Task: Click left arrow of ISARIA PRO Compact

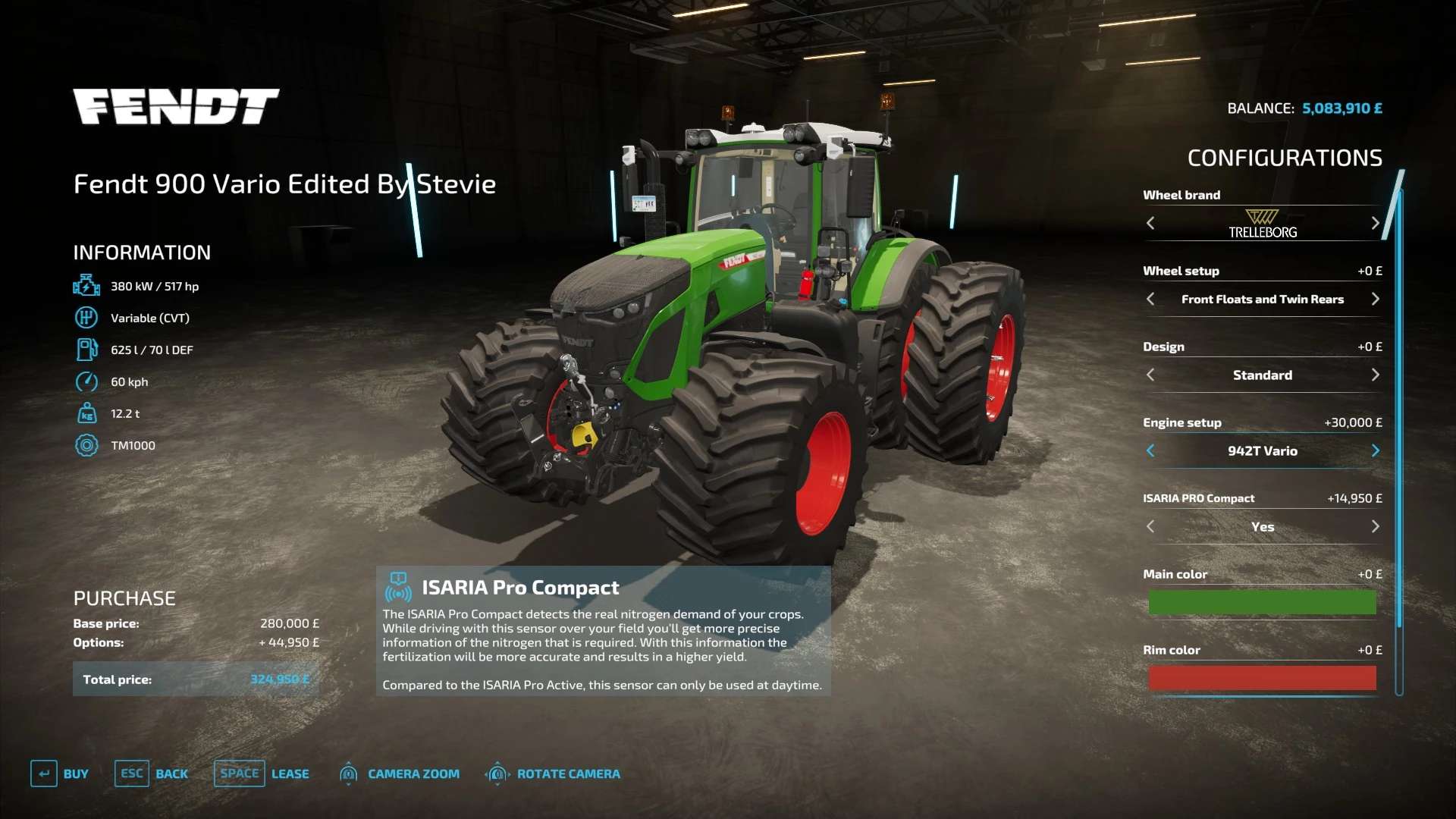Action: pyautogui.click(x=1150, y=526)
